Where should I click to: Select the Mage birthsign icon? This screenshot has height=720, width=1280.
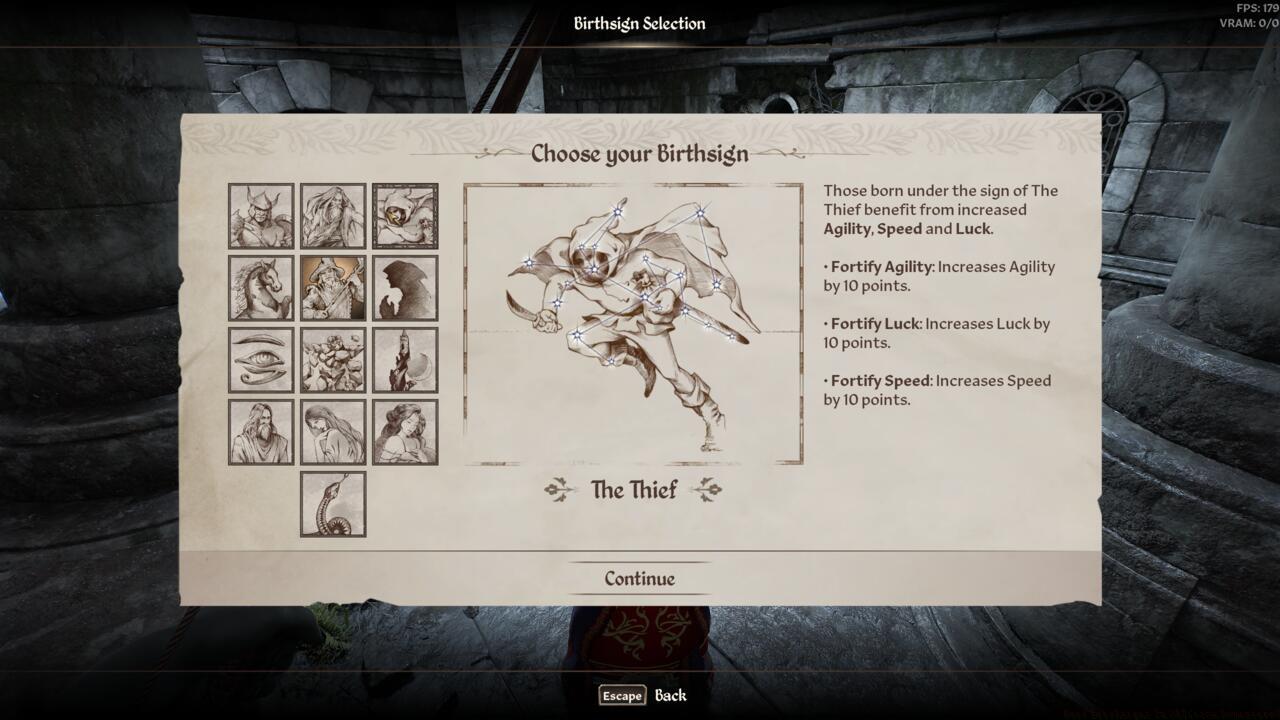pyautogui.click(x=332, y=216)
